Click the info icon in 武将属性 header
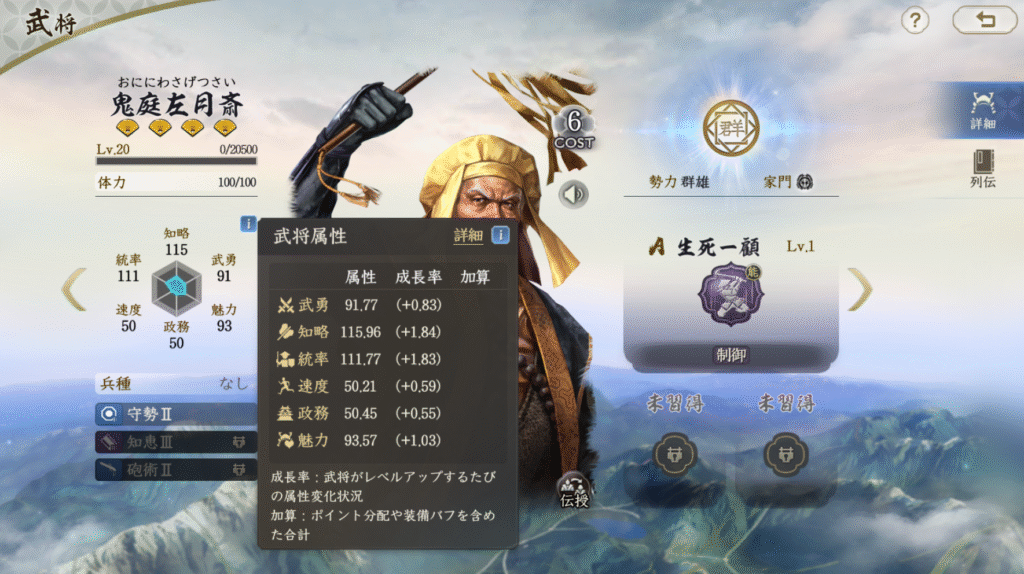 pos(500,236)
